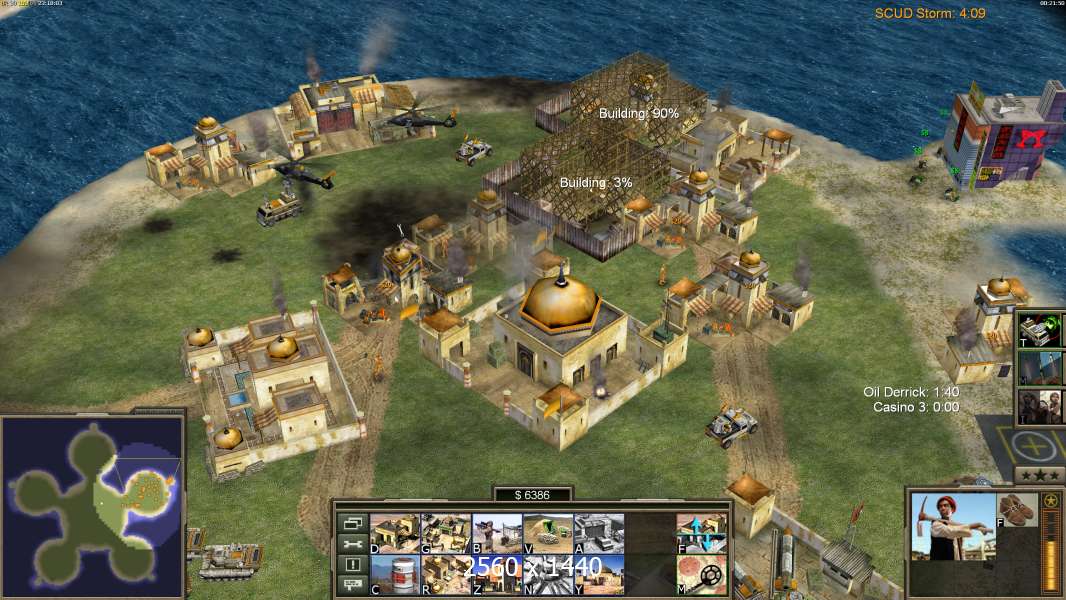1066x600 pixels.
Task: Open the wrench options button
Action: tap(352, 544)
